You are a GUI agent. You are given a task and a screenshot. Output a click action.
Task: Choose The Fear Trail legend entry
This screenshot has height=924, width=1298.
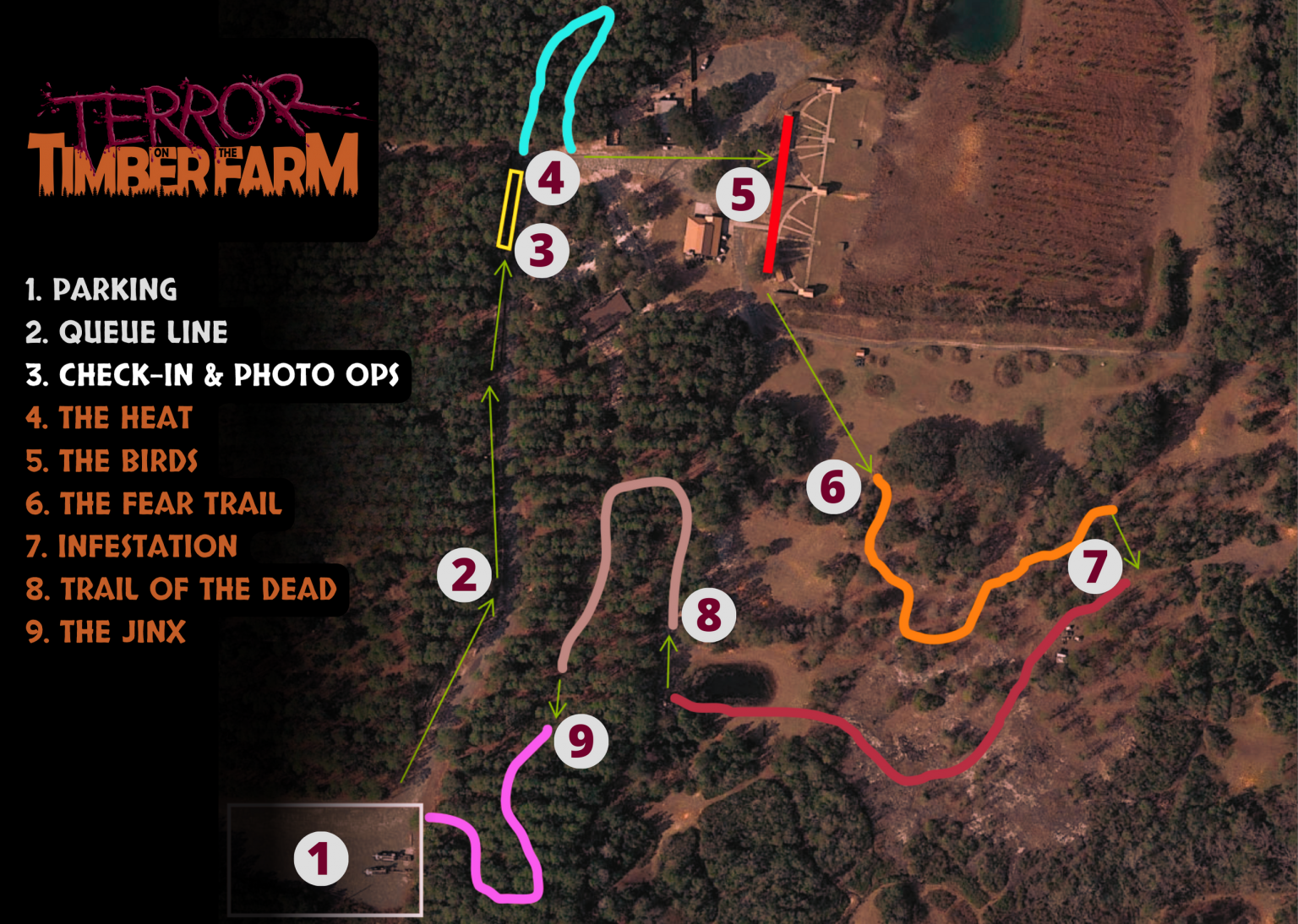(154, 504)
